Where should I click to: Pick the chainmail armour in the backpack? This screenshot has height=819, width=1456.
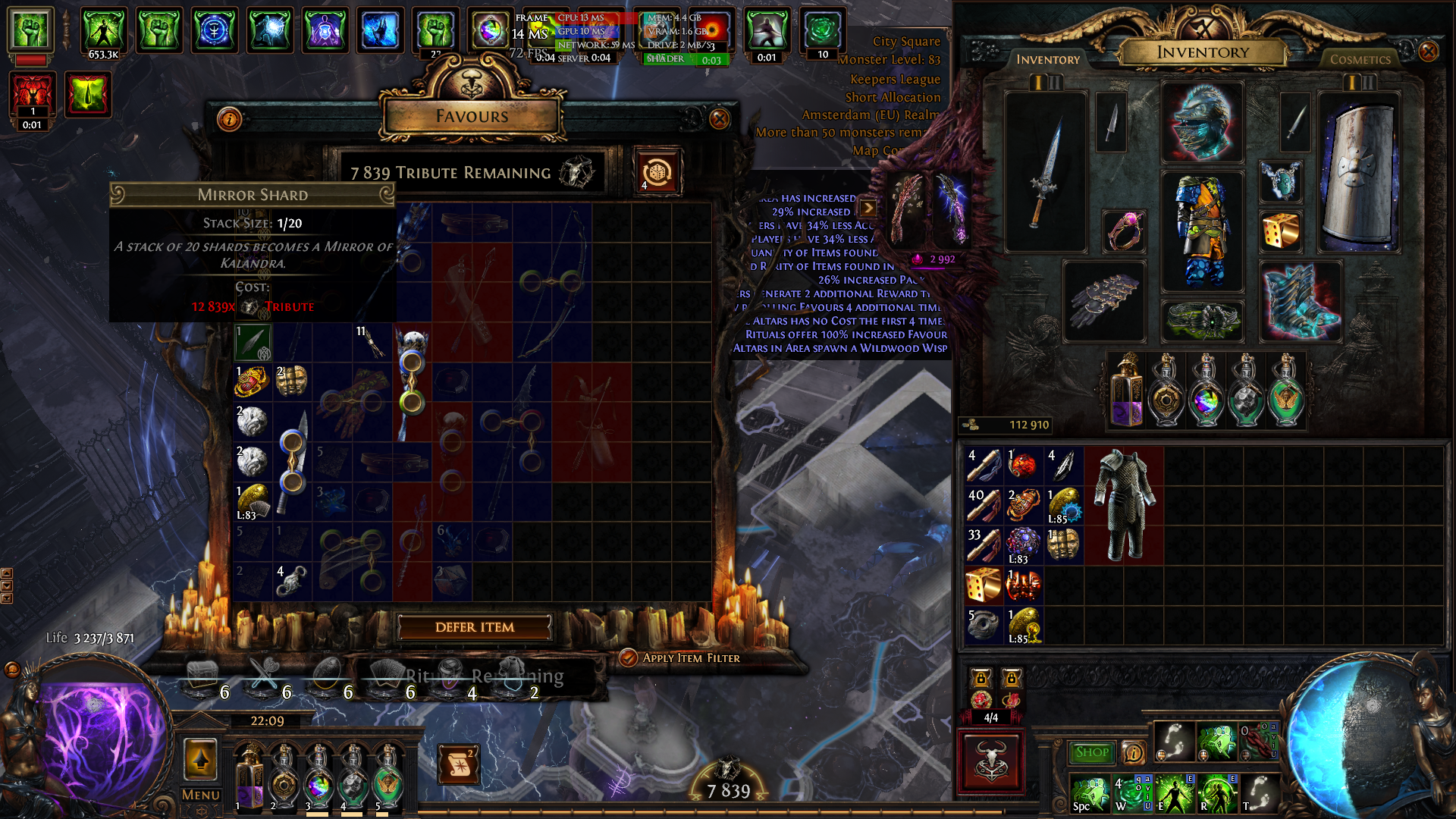pos(1124,504)
